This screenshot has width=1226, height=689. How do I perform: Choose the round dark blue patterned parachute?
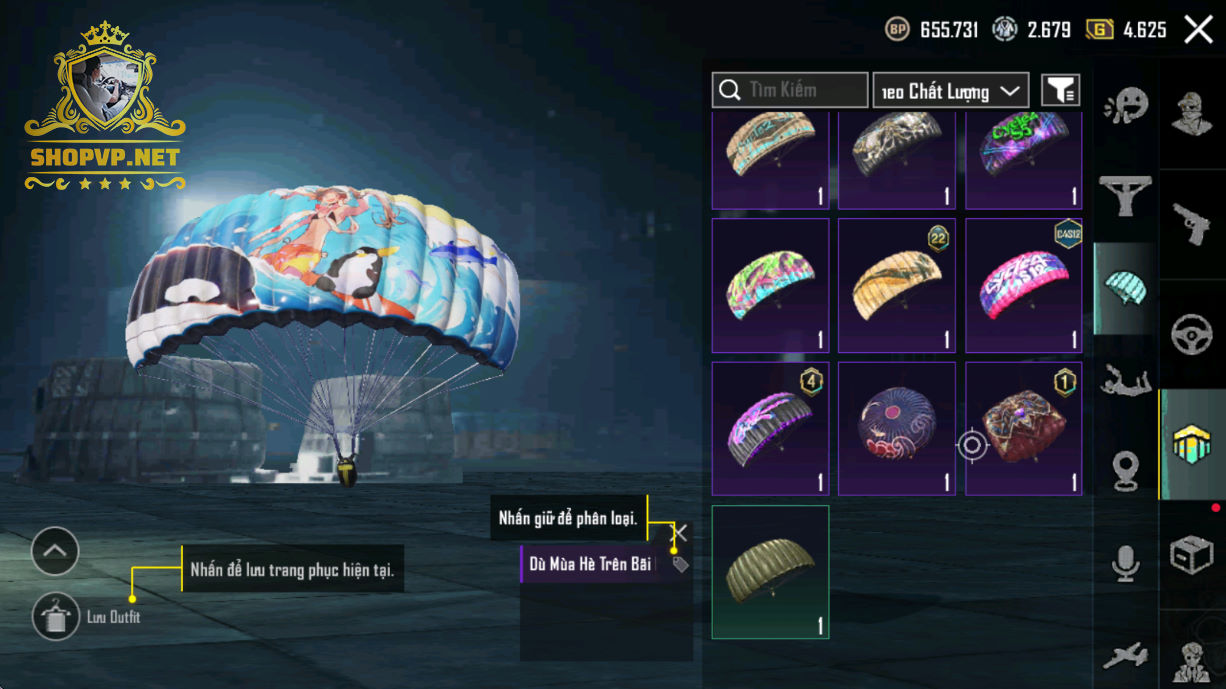(896, 428)
